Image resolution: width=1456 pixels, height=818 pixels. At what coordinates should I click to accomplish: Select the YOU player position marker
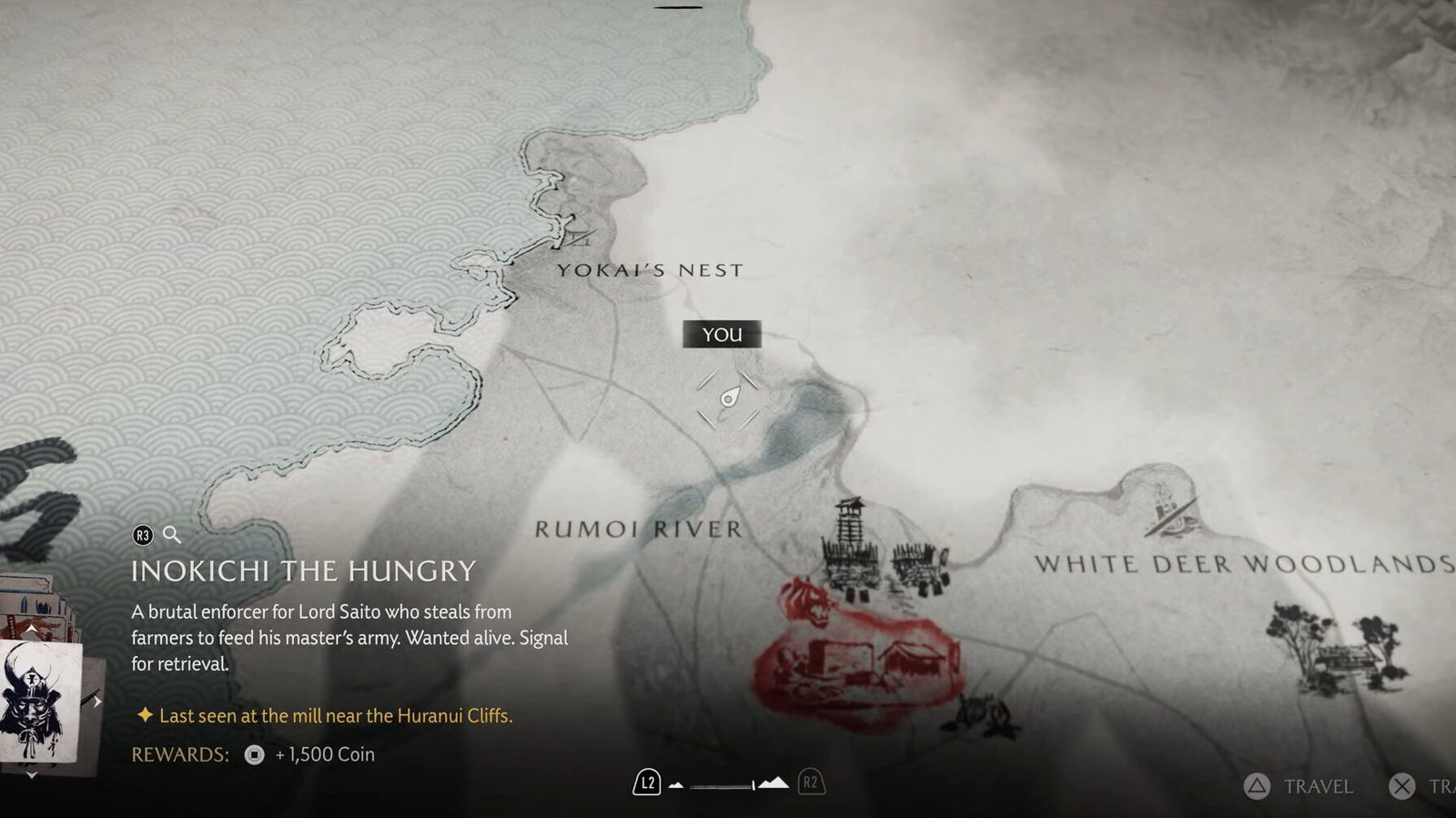point(728,399)
